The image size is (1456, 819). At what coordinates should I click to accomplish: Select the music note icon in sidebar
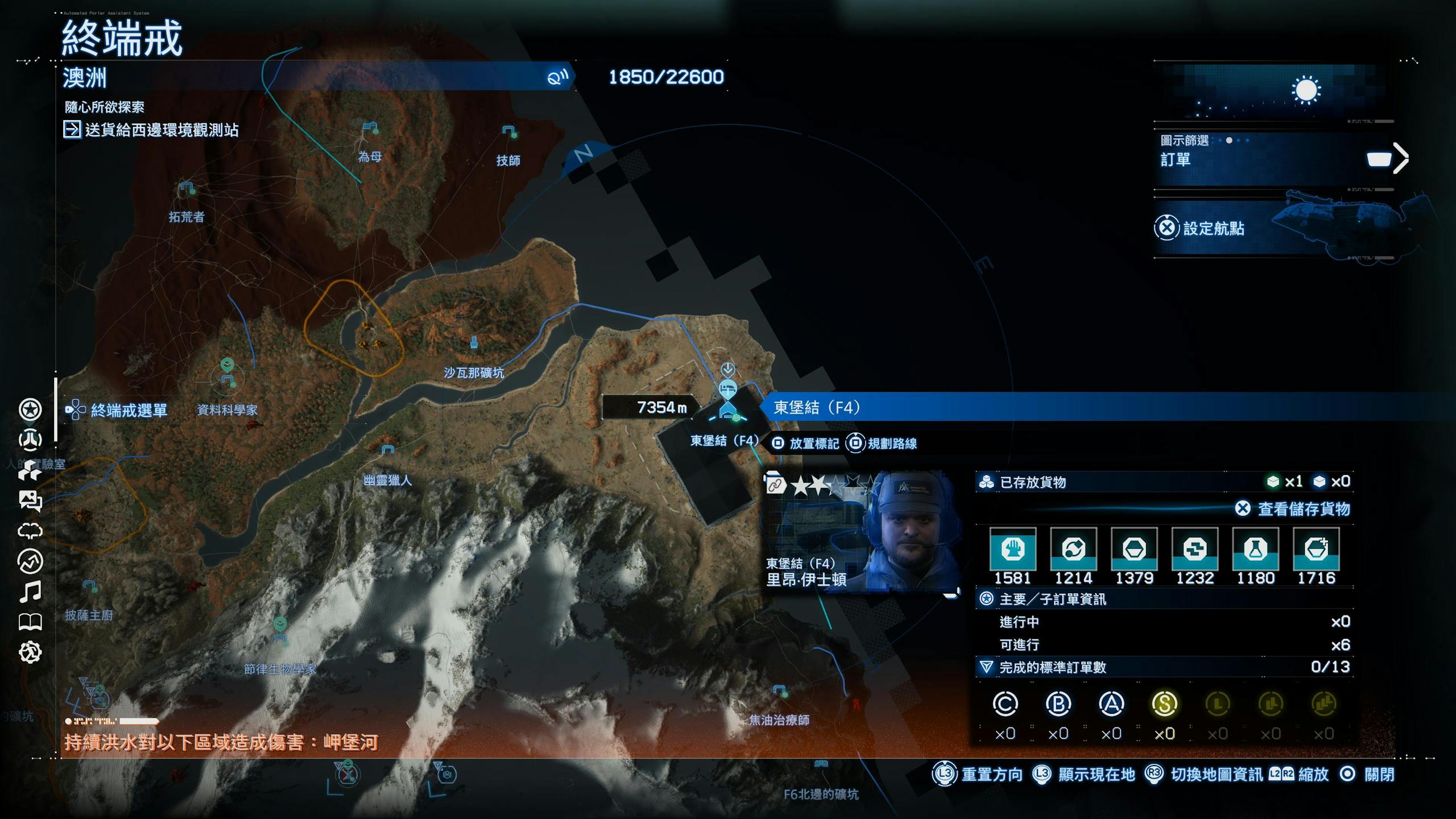click(30, 592)
